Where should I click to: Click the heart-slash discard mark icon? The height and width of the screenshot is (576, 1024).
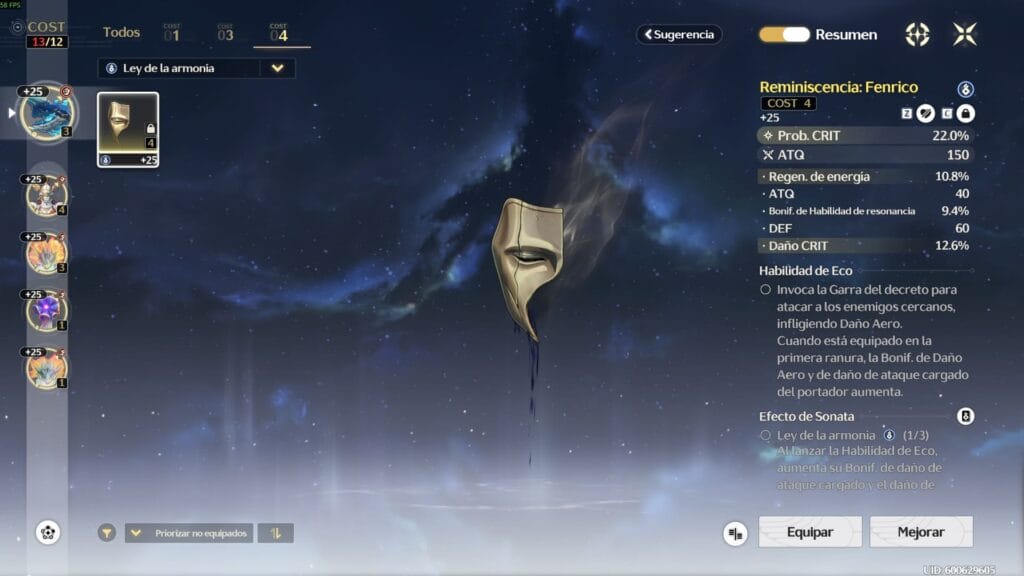coord(925,114)
